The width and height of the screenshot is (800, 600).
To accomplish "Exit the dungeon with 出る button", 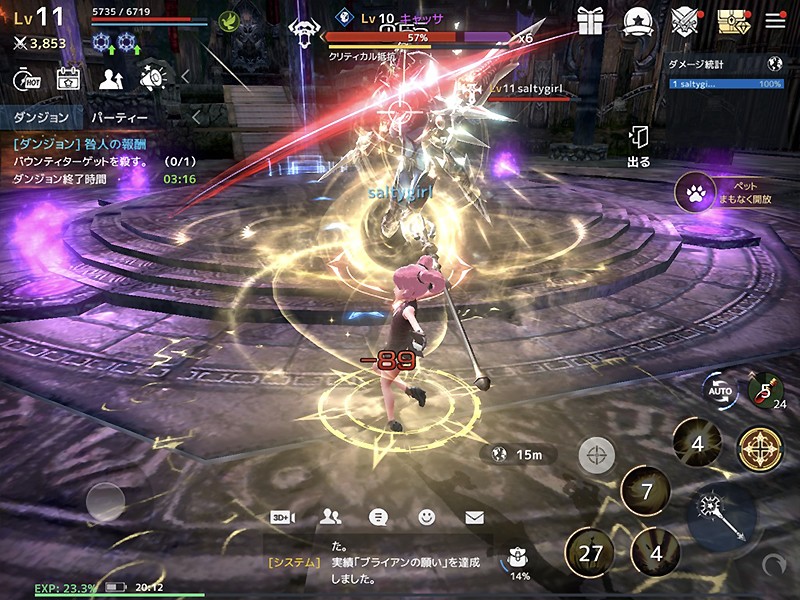I will point(638,146).
